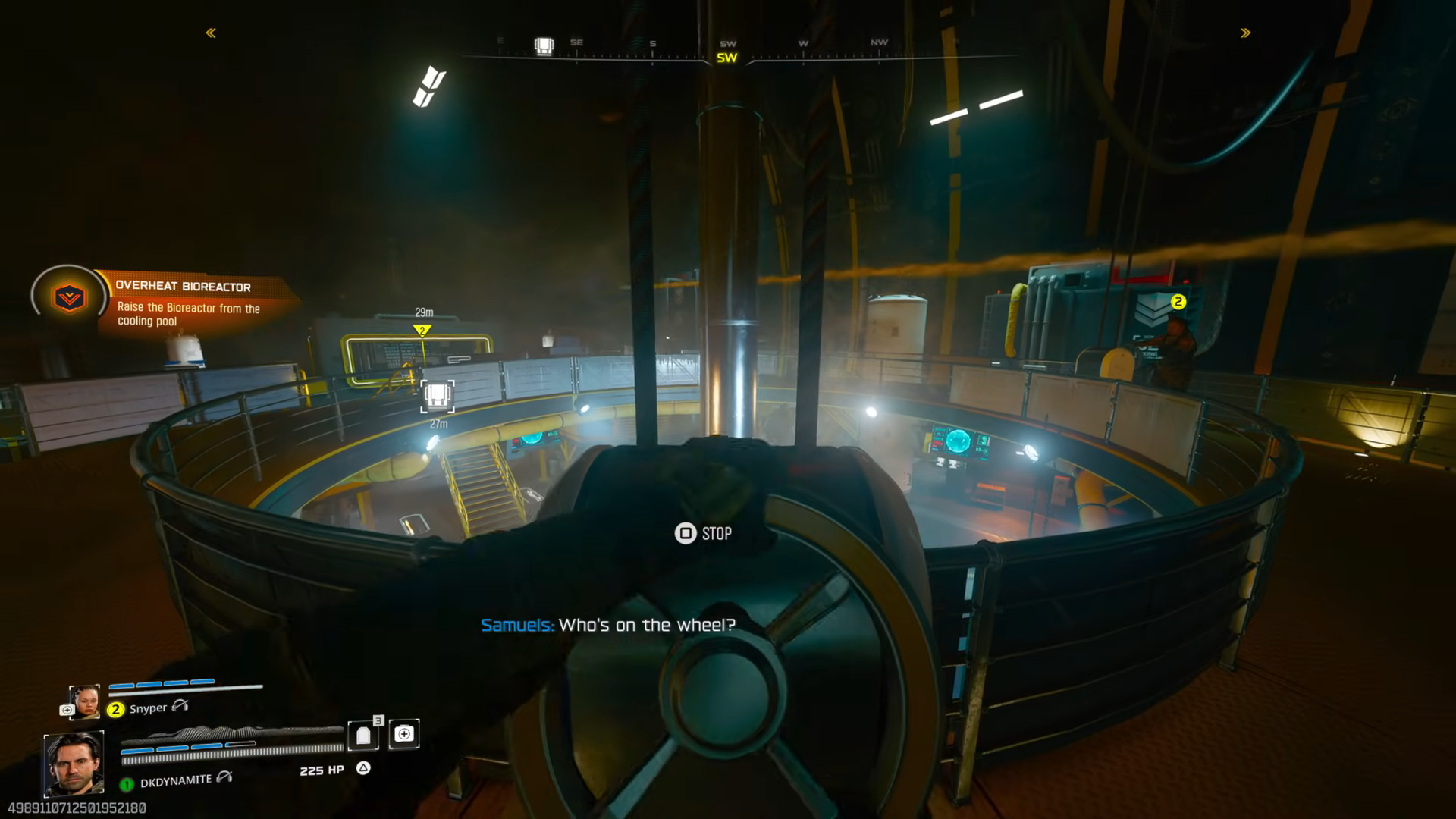
Task: Select the highlighted SW heading on the compass
Action: click(x=726, y=56)
